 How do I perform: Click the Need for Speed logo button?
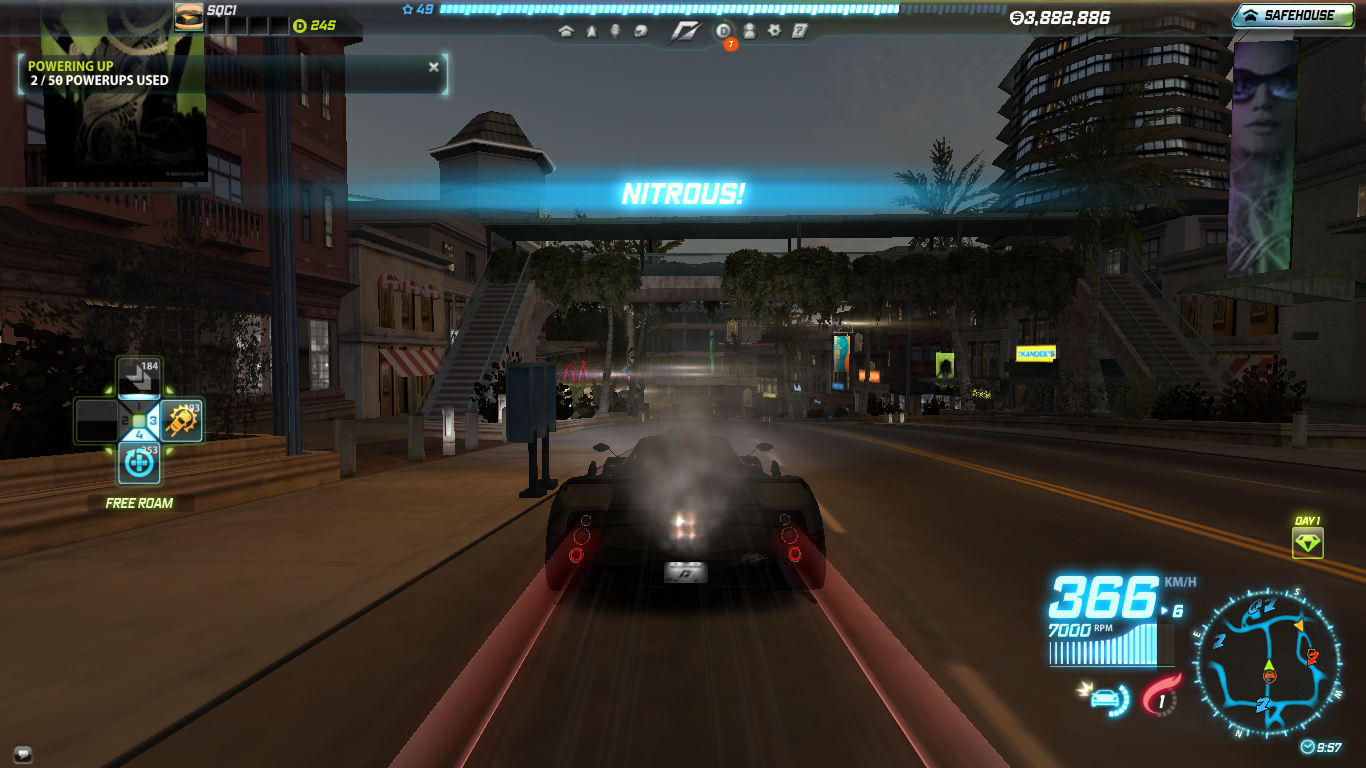685,31
